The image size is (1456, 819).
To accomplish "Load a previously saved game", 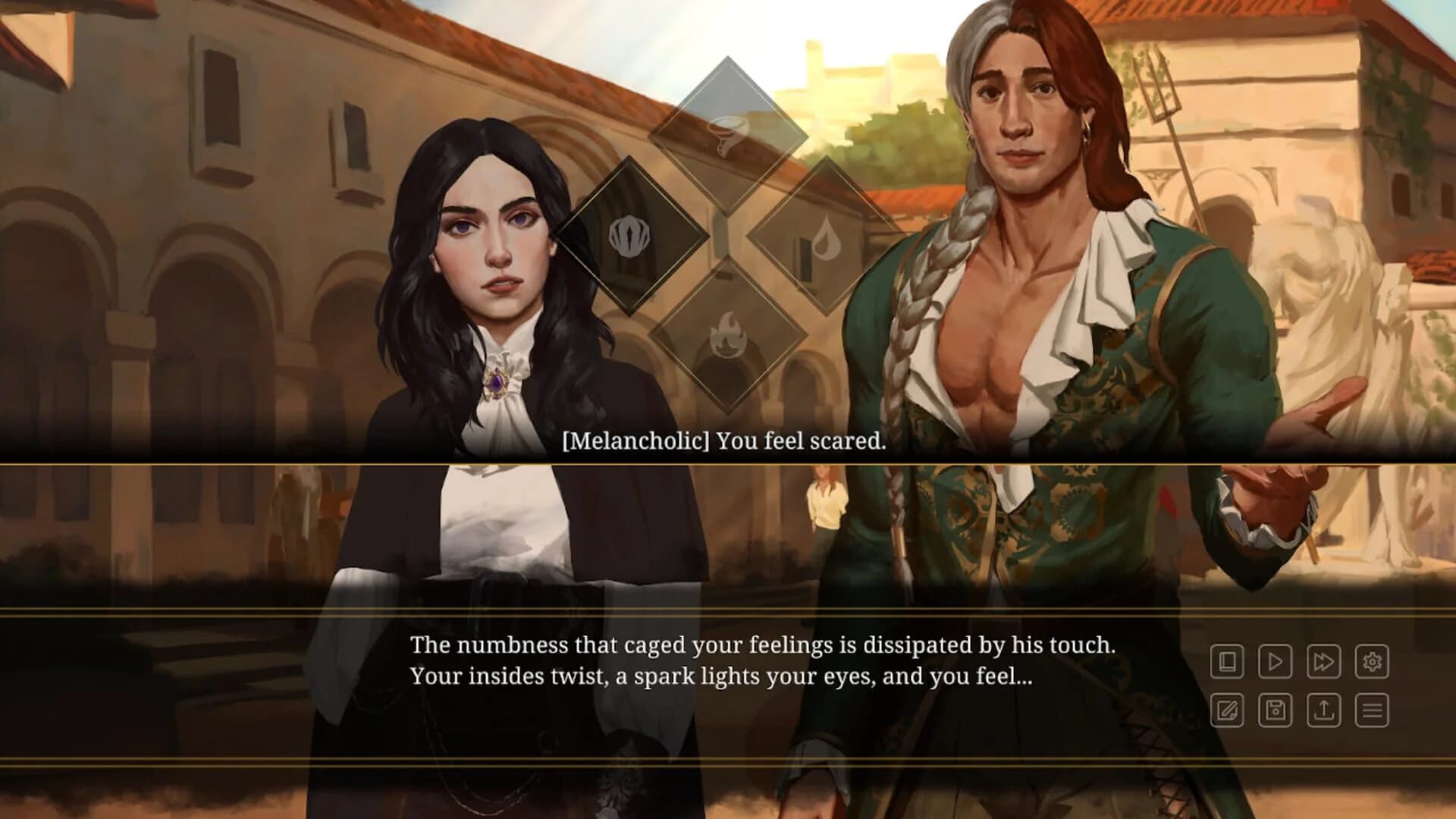I will tap(1324, 711).
